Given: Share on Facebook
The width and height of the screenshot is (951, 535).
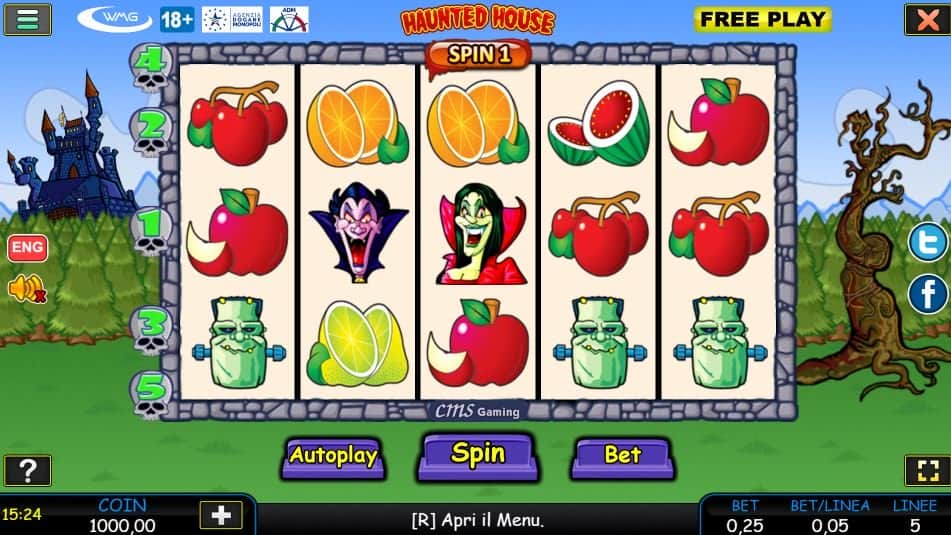Looking at the screenshot, I should (927, 294).
